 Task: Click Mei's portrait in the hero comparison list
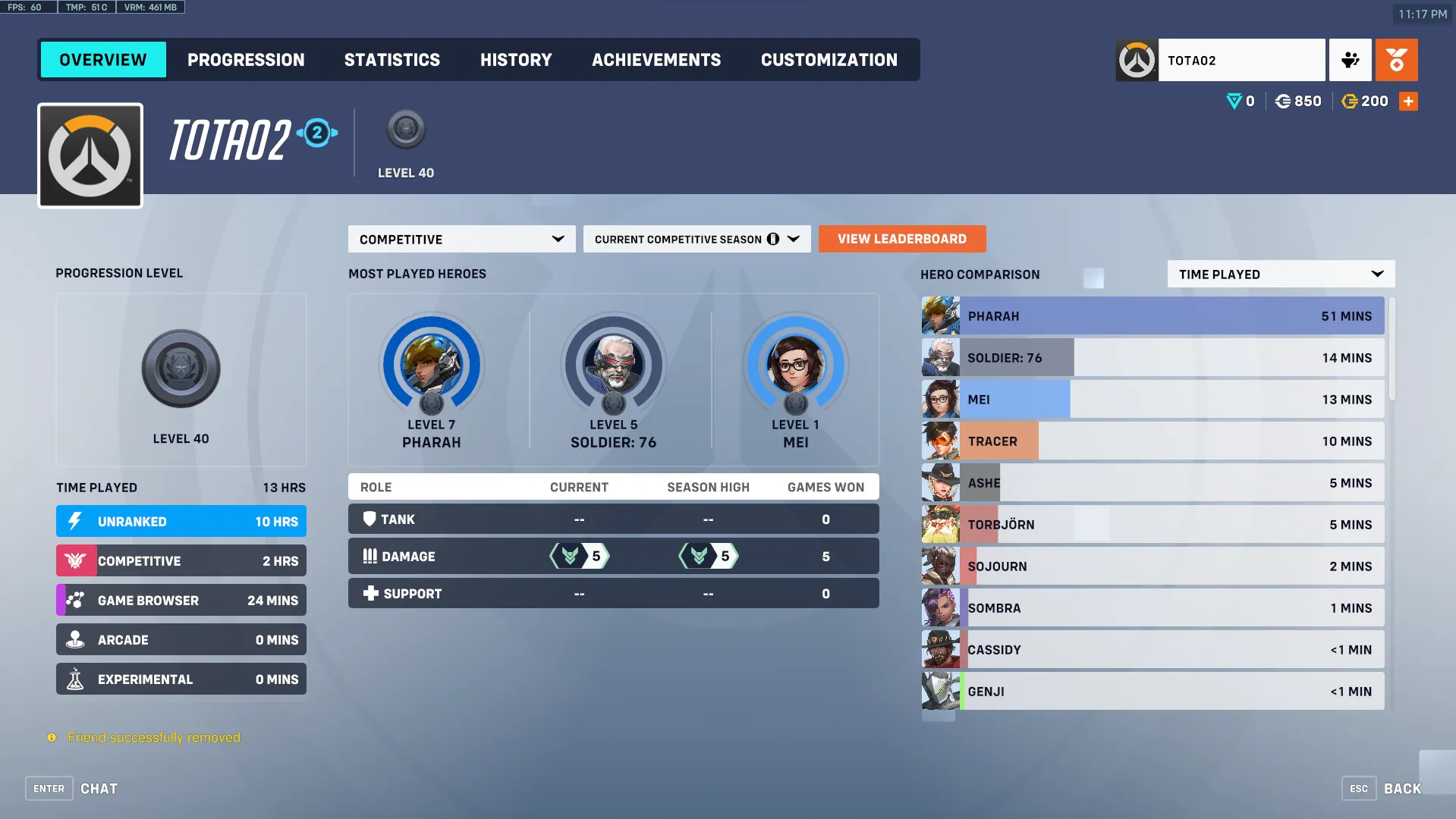pyautogui.click(x=940, y=399)
